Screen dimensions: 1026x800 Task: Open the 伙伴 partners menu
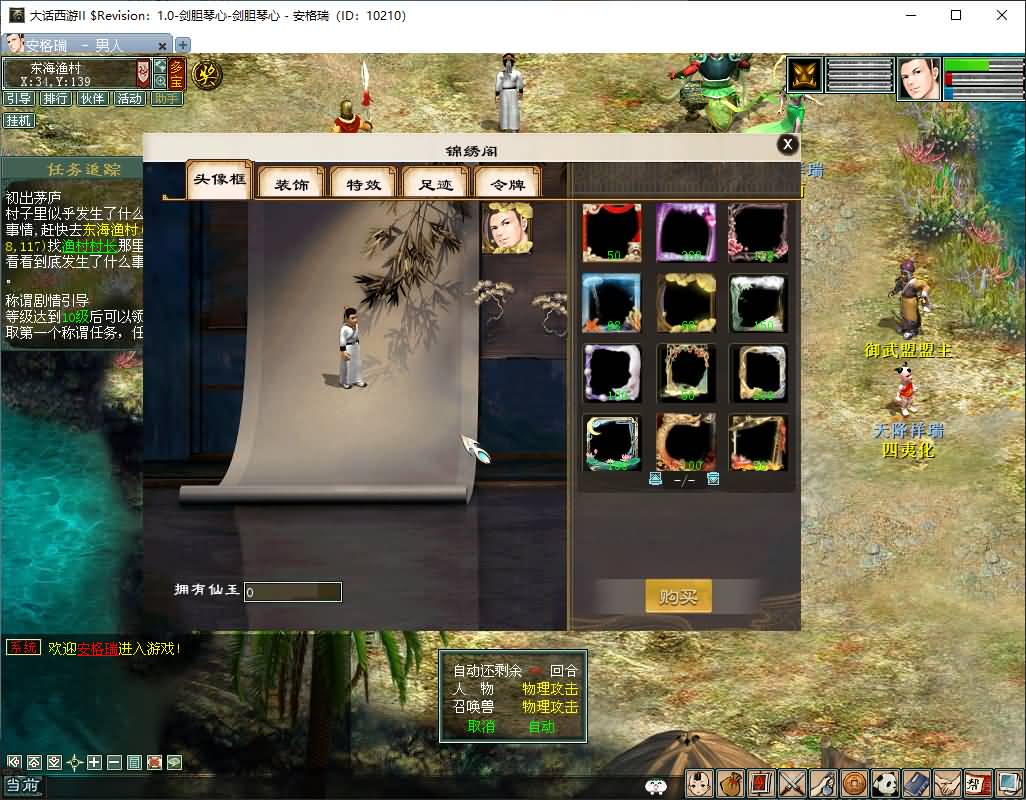point(92,99)
